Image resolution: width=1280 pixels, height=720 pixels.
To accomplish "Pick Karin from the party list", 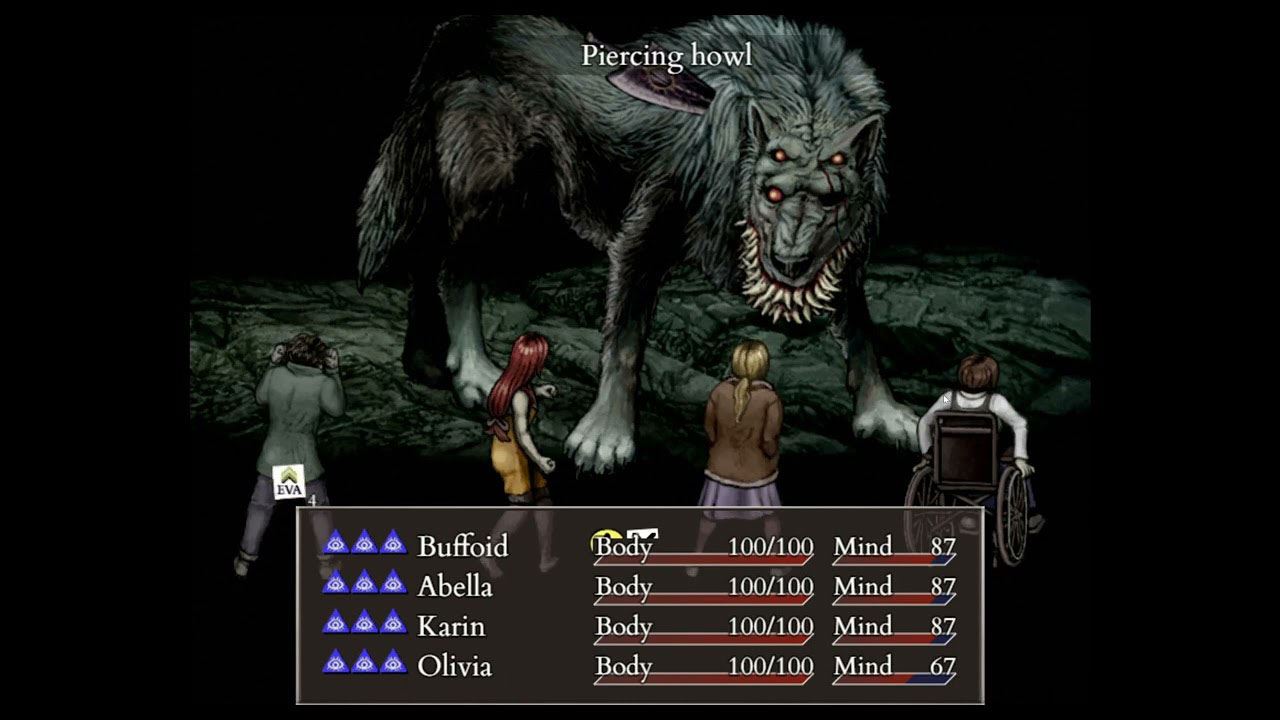I will pos(450,626).
